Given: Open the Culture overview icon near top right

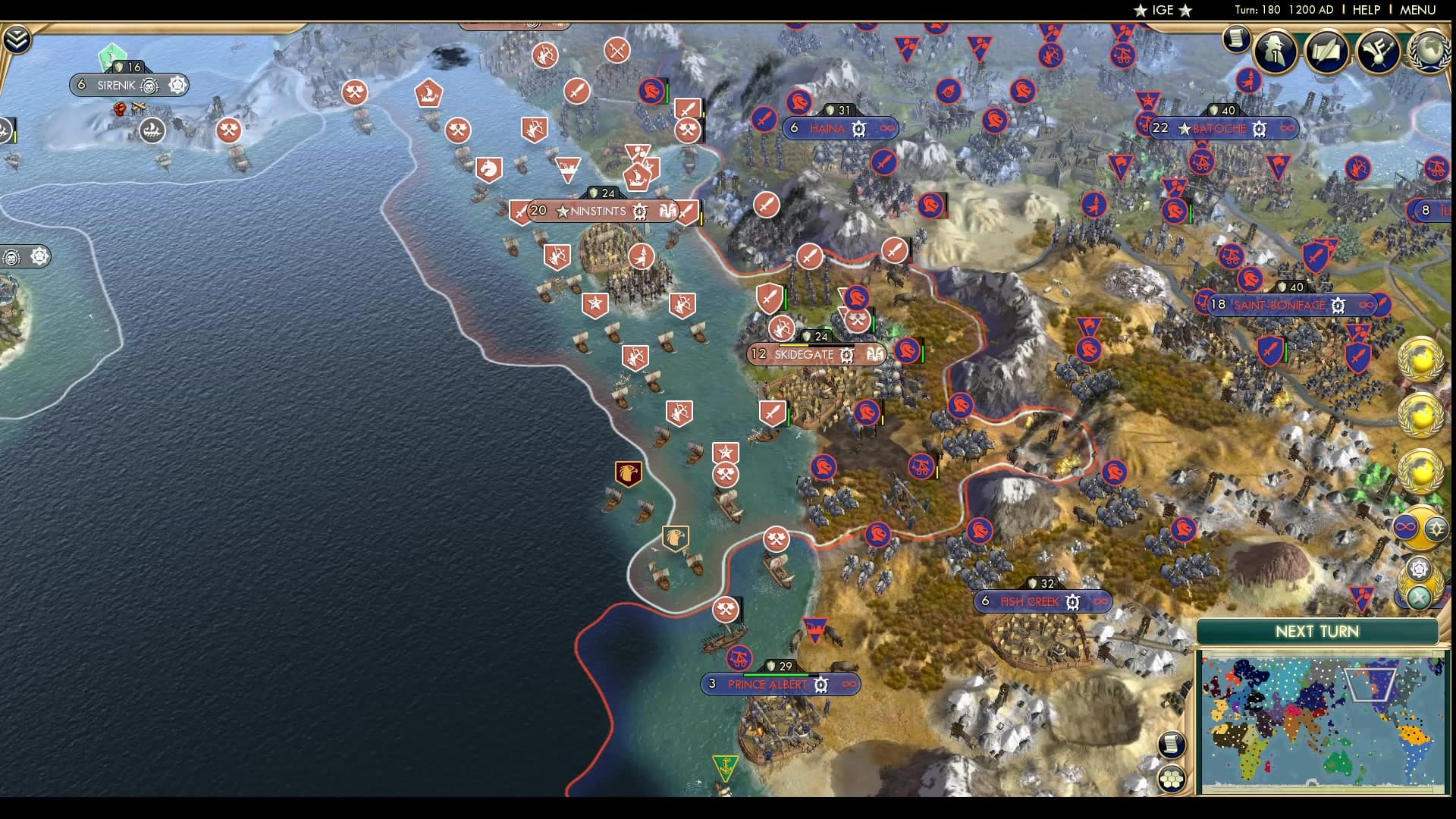Looking at the screenshot, I should [1376, 52].
